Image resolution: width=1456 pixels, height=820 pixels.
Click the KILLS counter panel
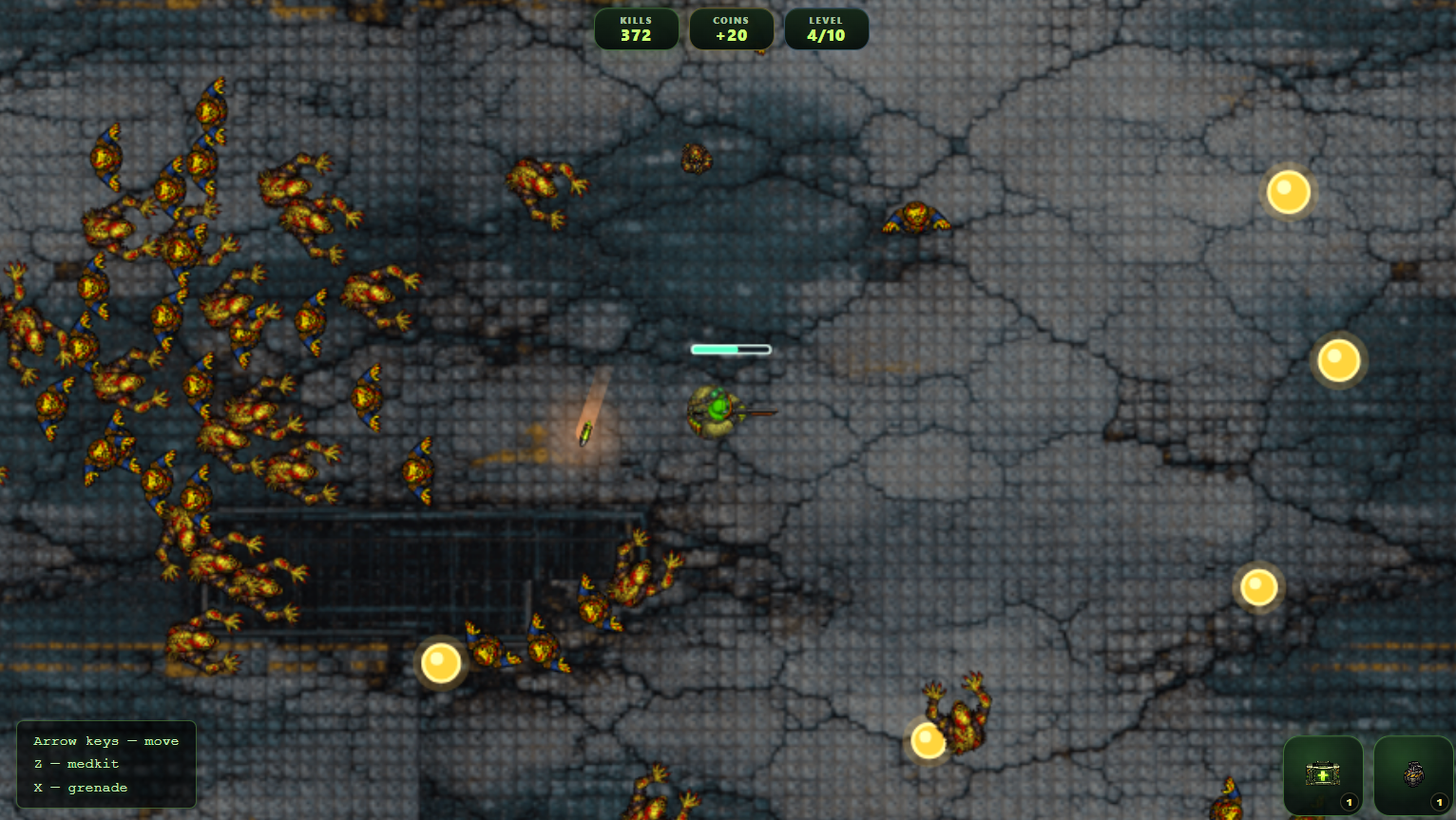point(636,29)
